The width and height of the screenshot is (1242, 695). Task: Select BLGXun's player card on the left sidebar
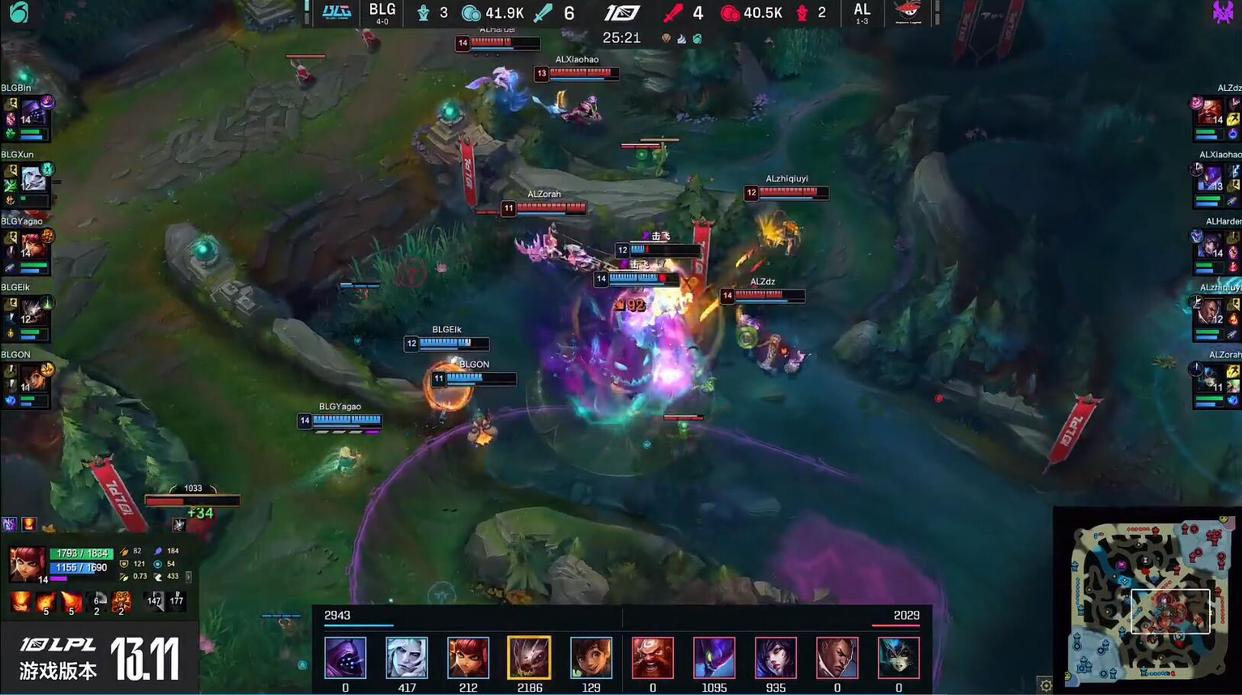click(x=27, y=181)
